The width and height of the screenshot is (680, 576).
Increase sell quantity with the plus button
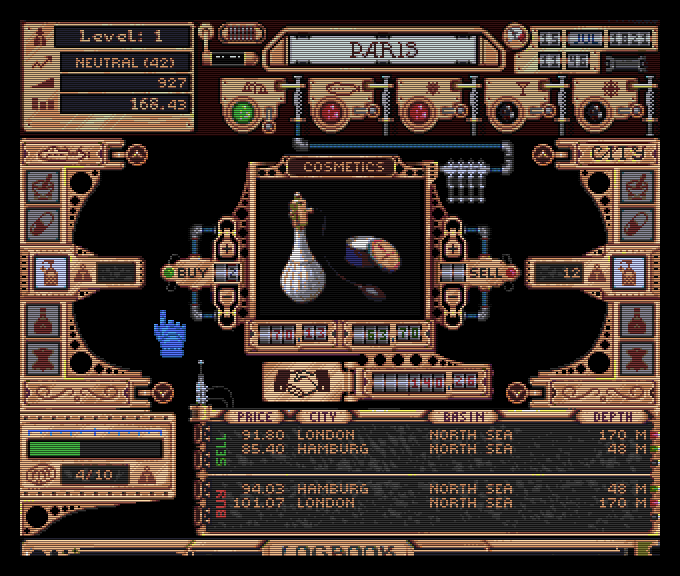click(x=452, y=247)
